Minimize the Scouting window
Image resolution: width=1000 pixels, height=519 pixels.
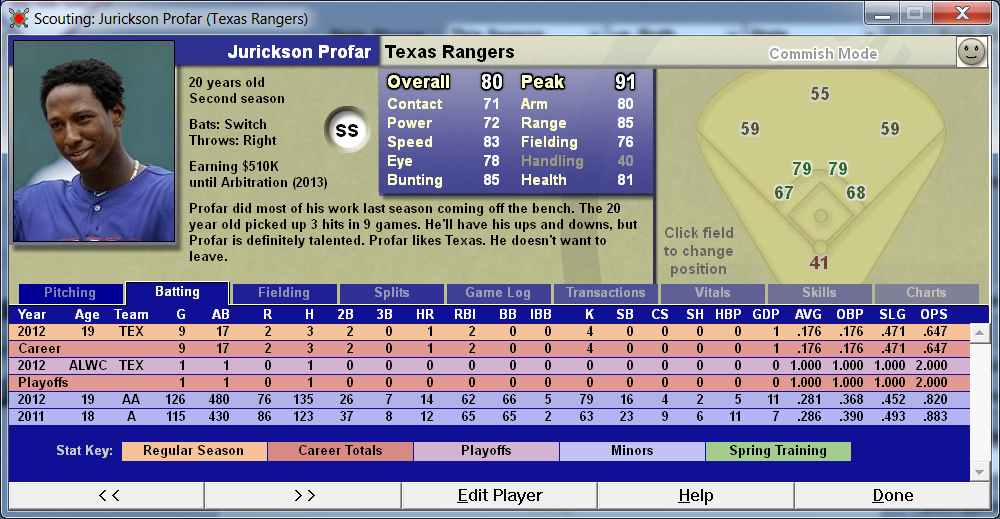883,14
